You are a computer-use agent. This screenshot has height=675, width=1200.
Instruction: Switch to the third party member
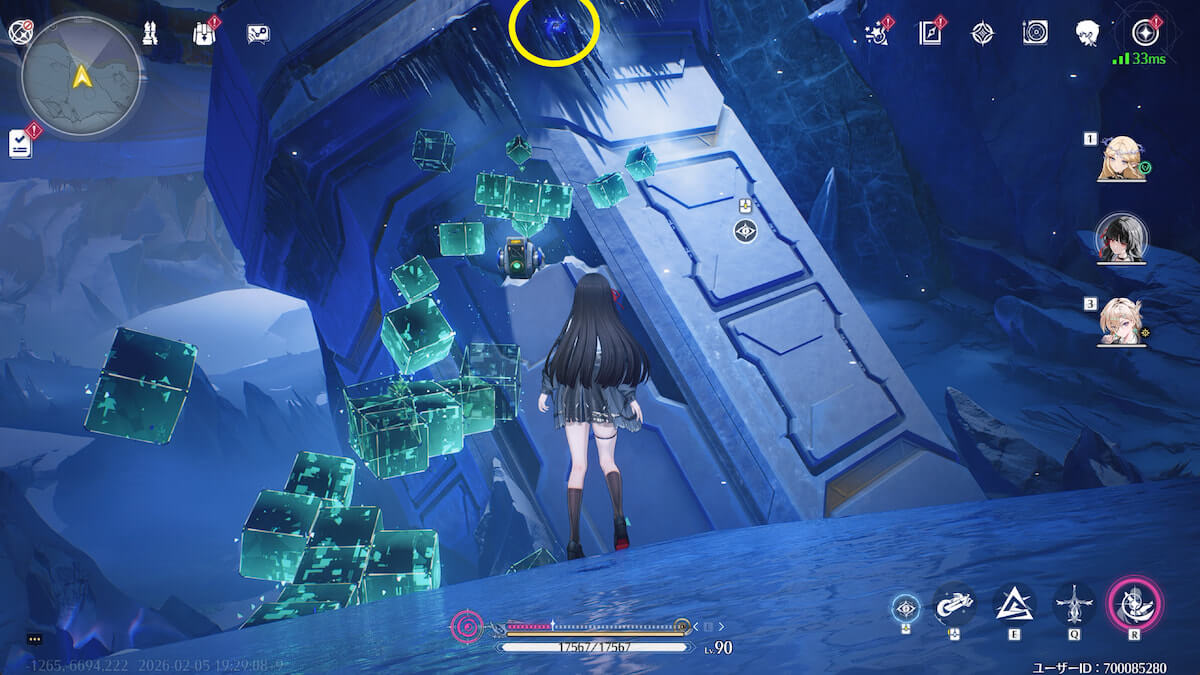coord(1121,320)
